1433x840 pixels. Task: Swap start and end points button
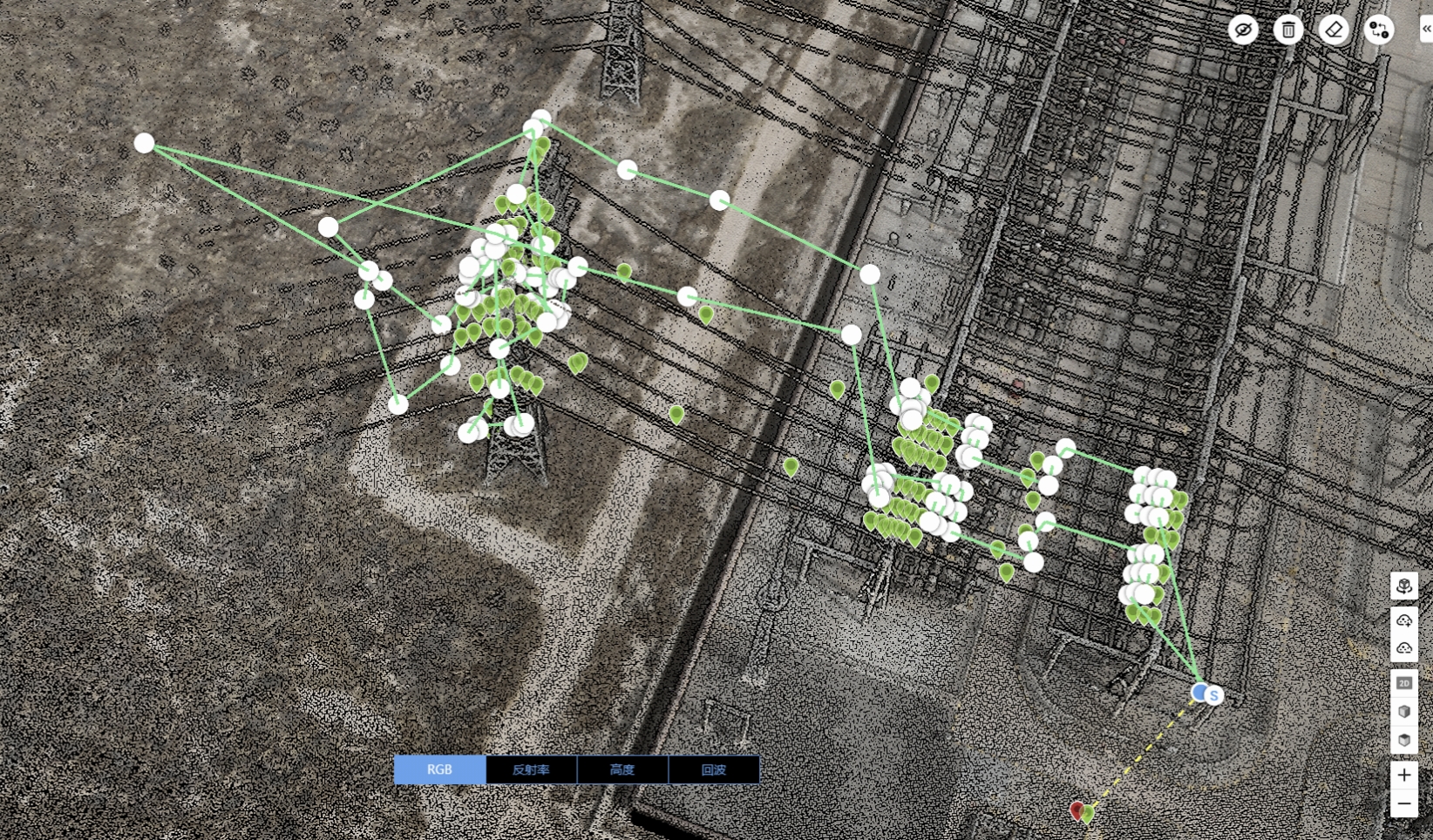point(1379,30)
